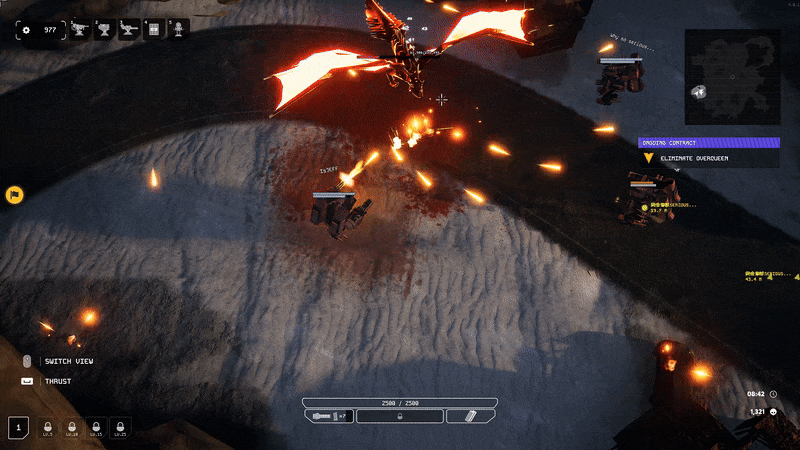800x450 pixels.
Task: Click the locked Lv.25 skill slot
Action: 119,428
